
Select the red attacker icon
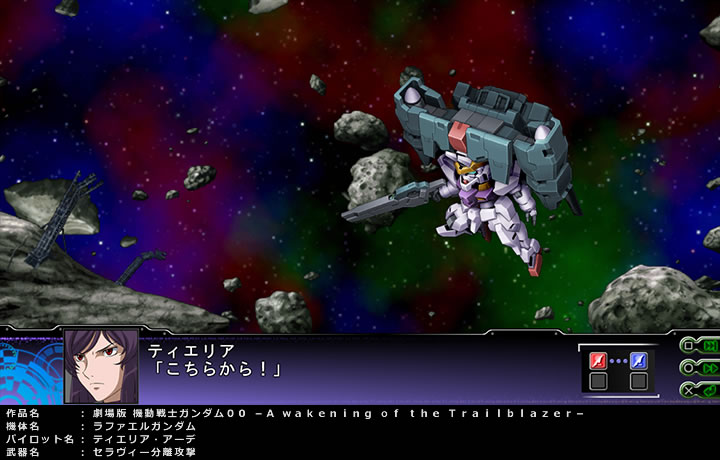tap(599, 361)
